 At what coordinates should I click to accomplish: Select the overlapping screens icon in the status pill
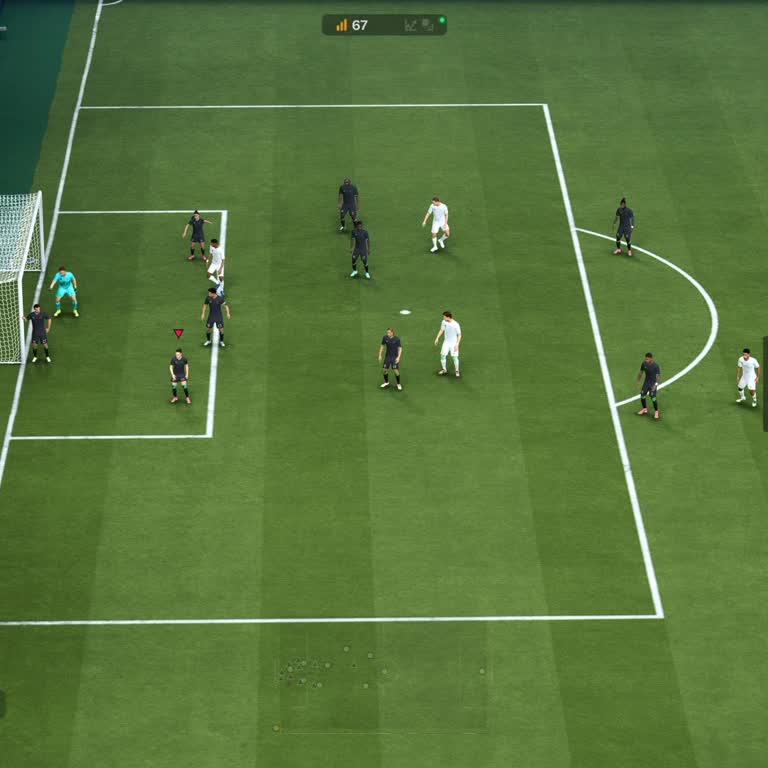(428, 25)
